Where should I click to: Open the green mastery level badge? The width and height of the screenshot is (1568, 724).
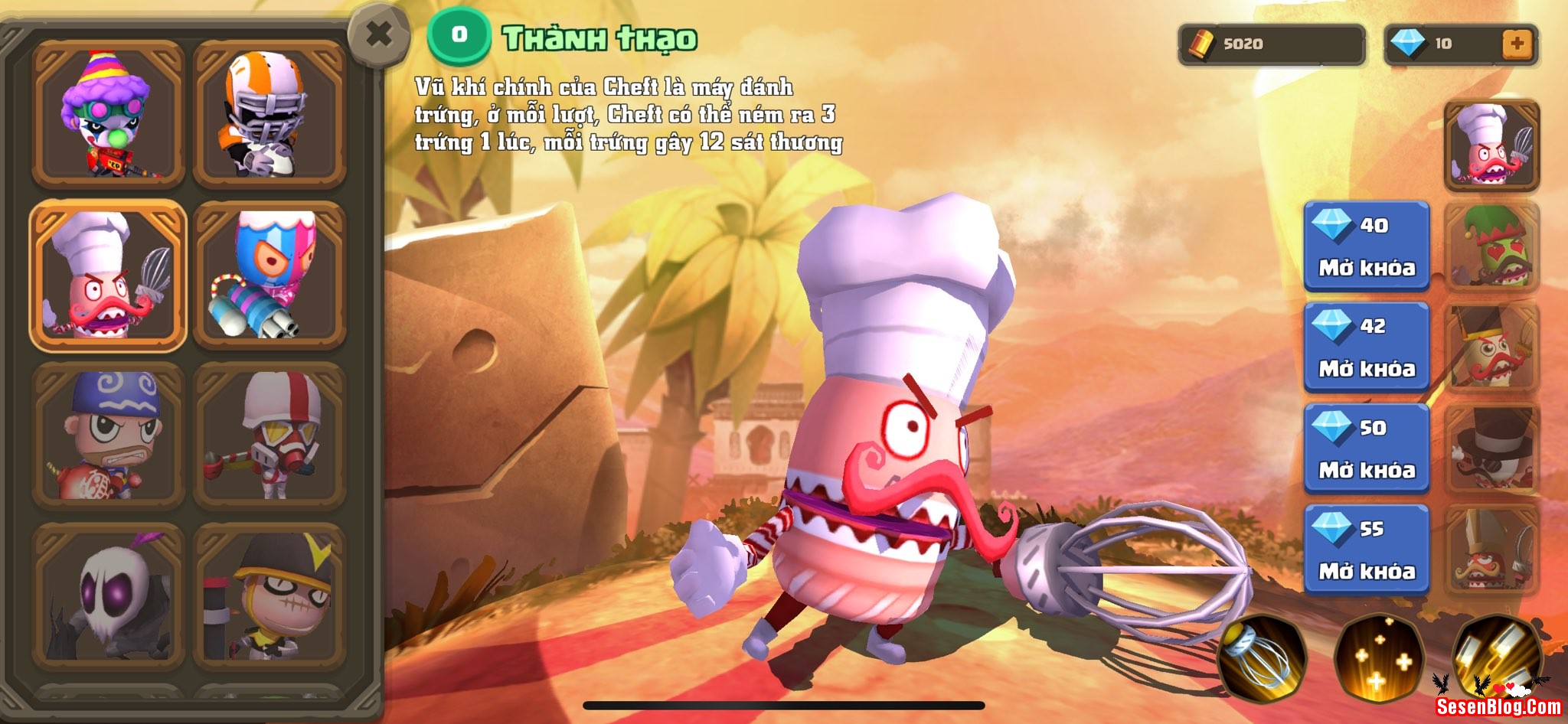(x=459, y=35)
